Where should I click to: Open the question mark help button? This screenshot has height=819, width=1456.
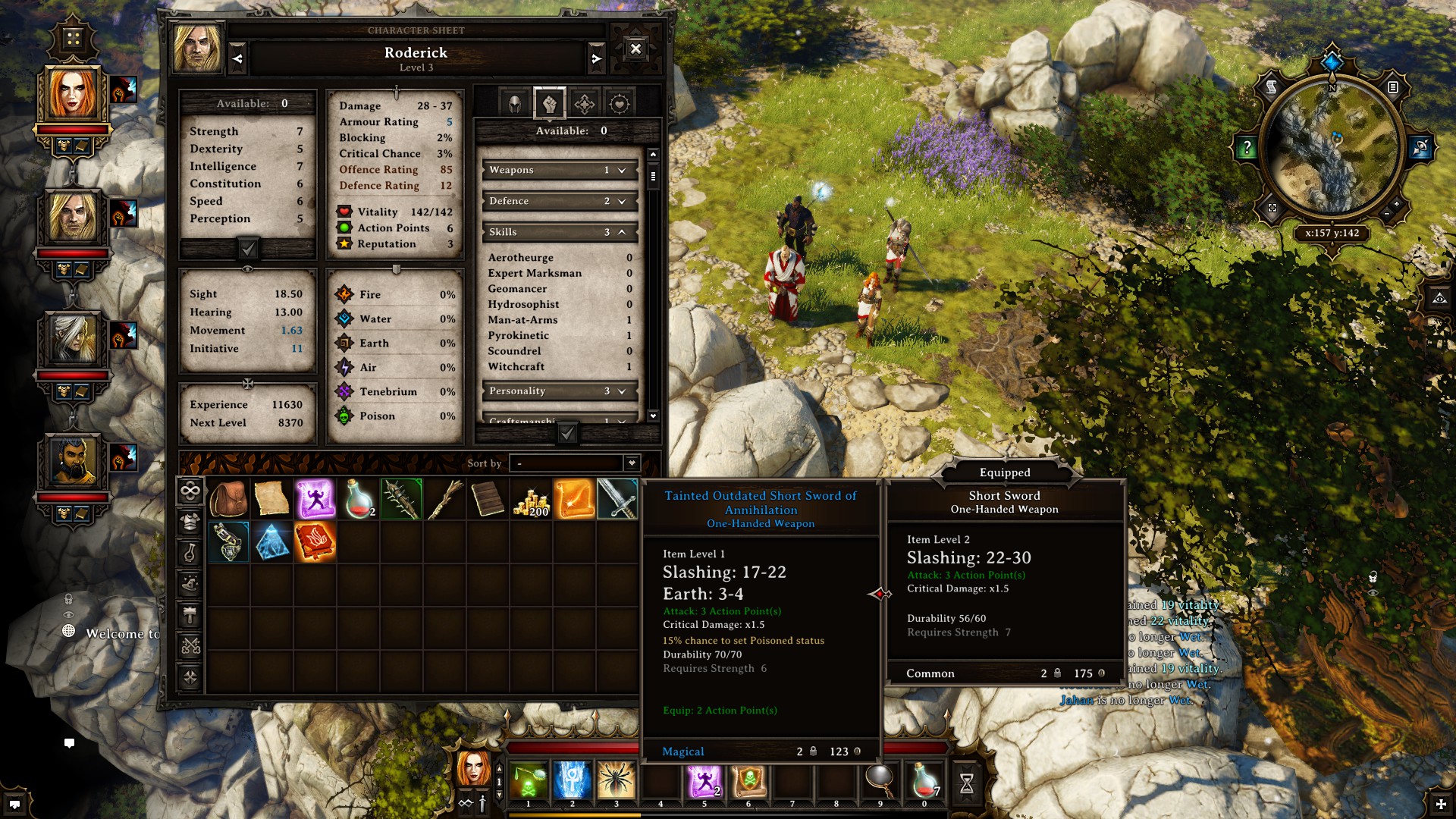click(1246, 148)
